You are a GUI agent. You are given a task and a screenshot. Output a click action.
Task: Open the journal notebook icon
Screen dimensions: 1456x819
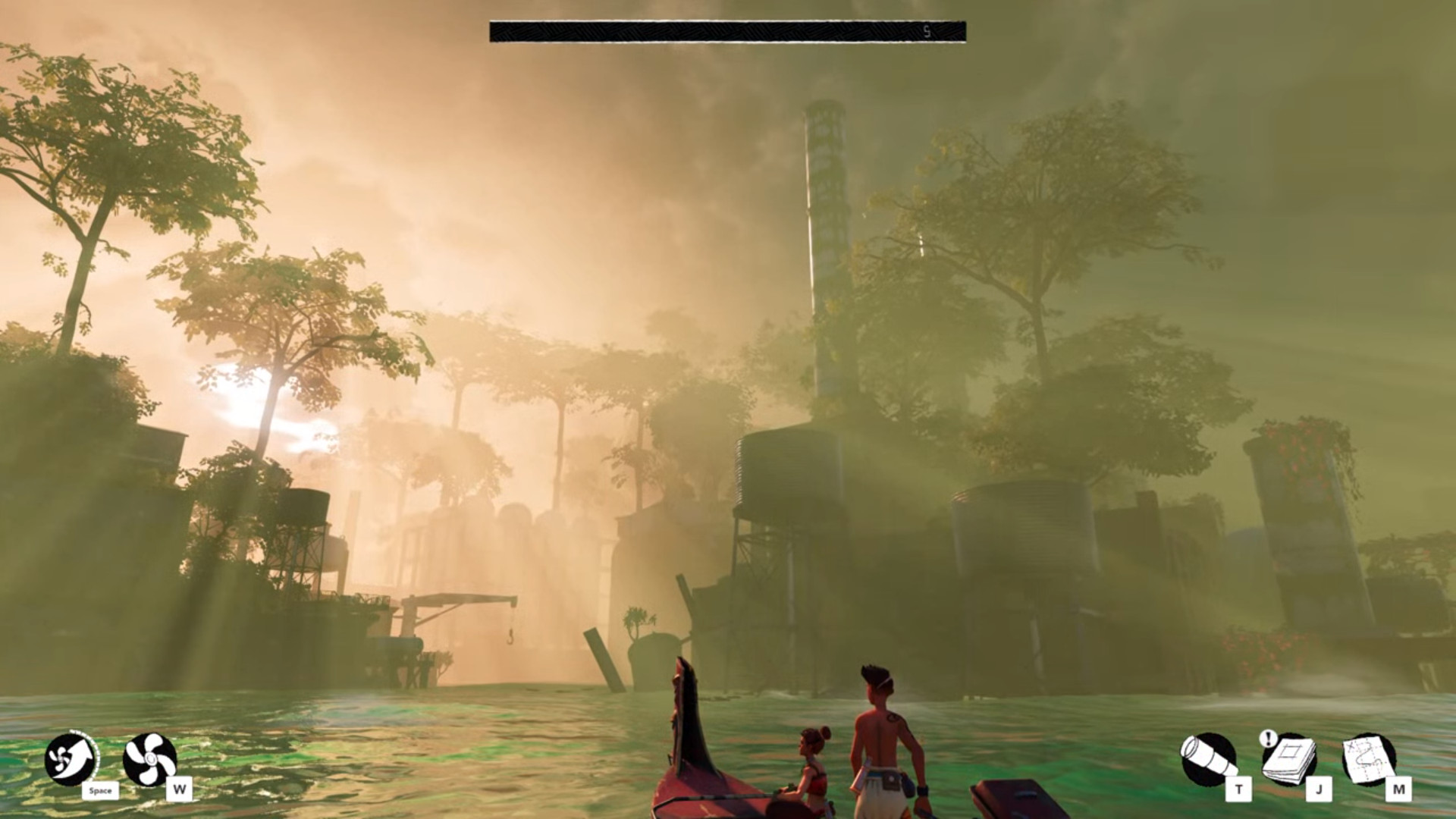tap(1289, 761)
